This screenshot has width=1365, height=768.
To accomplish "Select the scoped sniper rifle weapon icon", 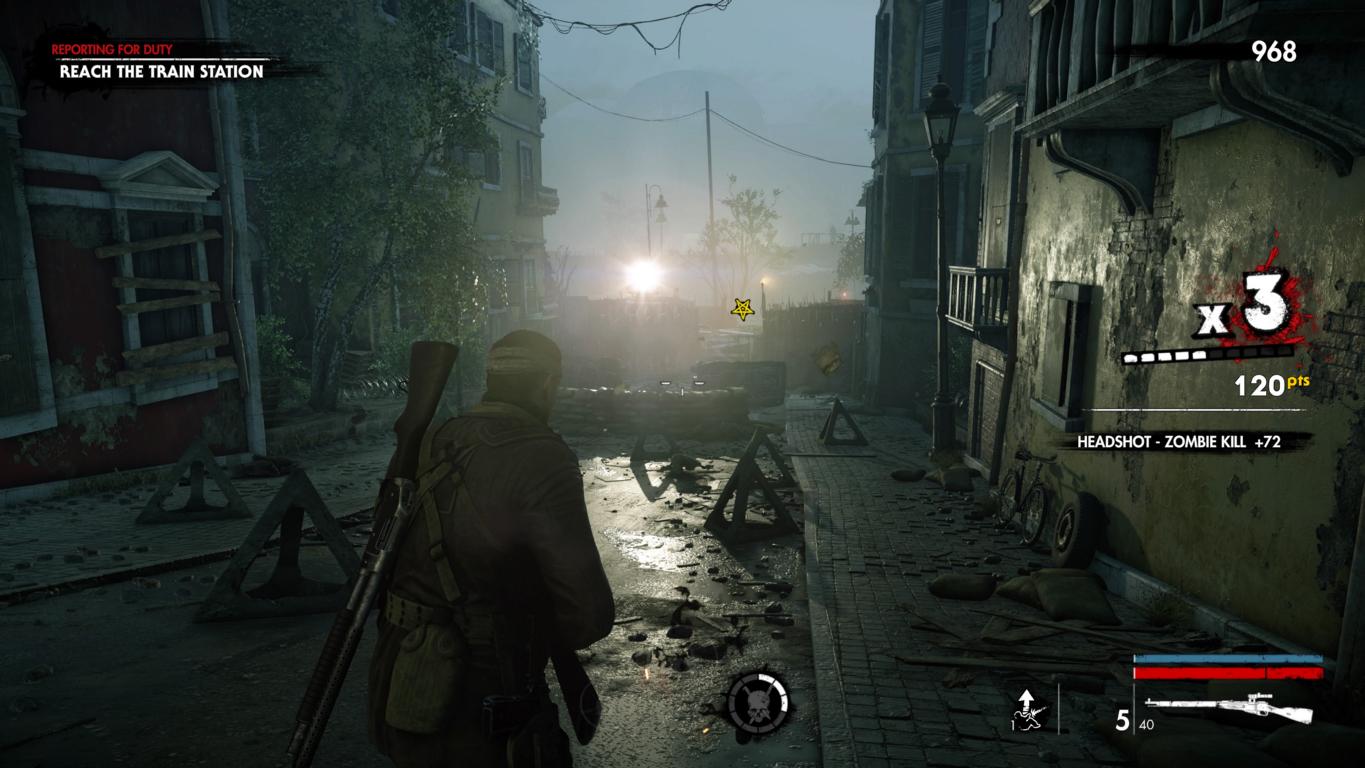I will 1228,708.
